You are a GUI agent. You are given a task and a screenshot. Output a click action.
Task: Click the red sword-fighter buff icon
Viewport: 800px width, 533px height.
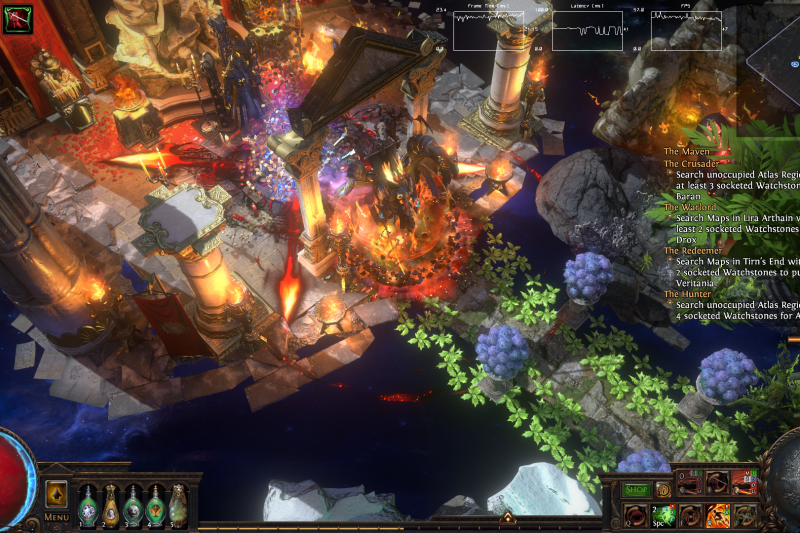click(x=17, y=19)
